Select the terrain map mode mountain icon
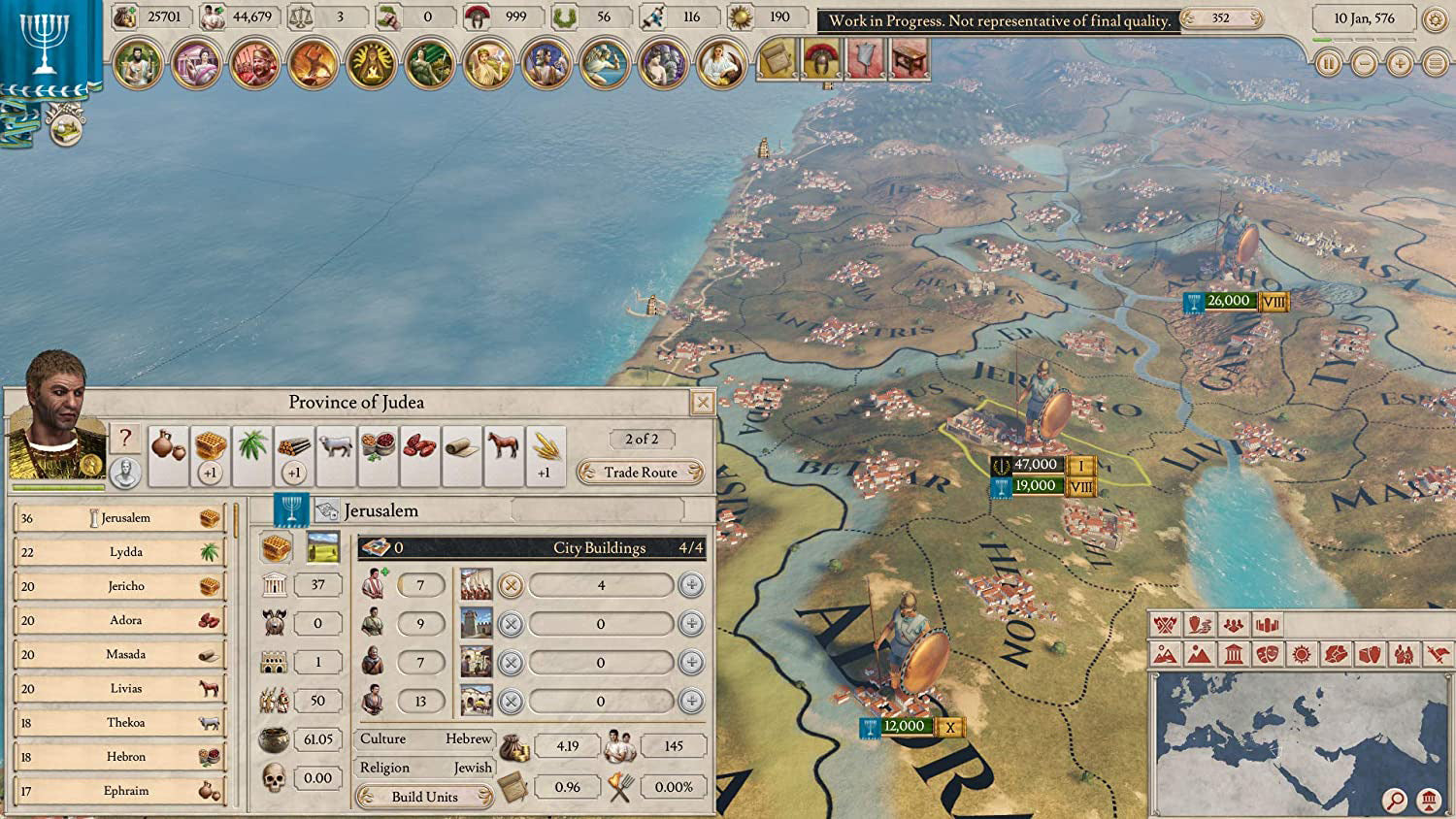Viewport: 1456px width, 819px height. tap(1197, 655)
